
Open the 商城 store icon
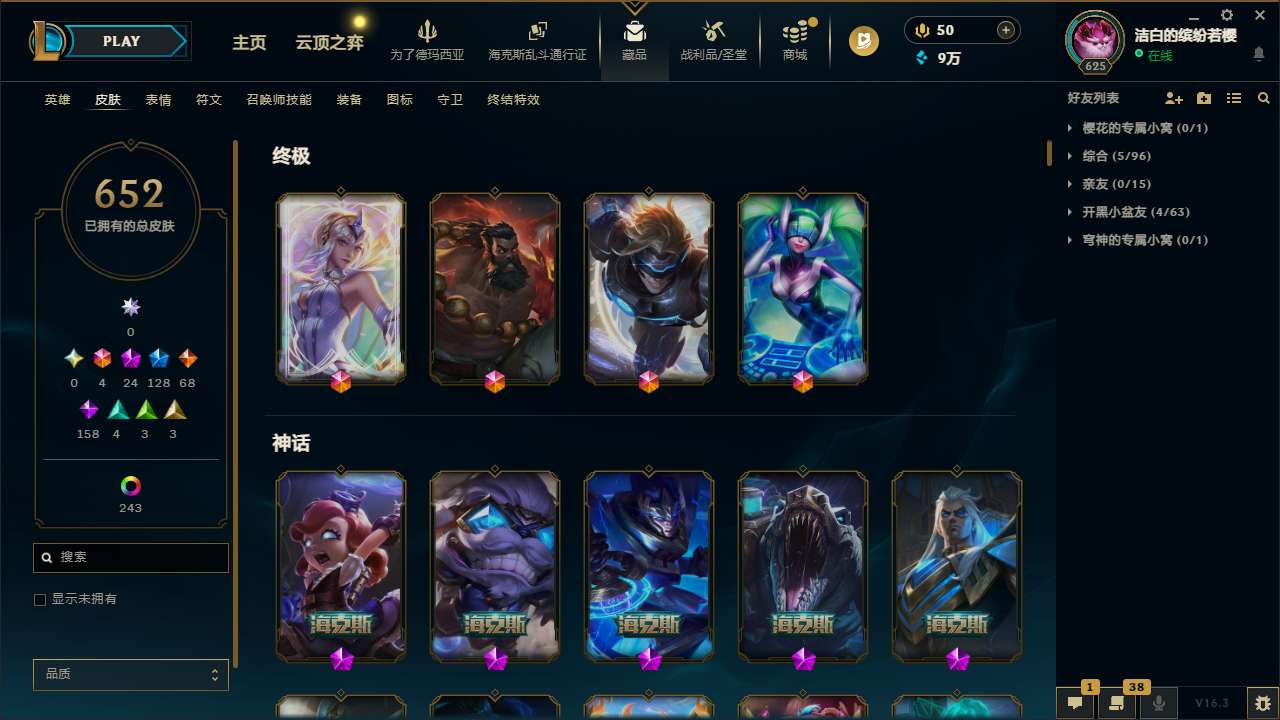point(795,40)
